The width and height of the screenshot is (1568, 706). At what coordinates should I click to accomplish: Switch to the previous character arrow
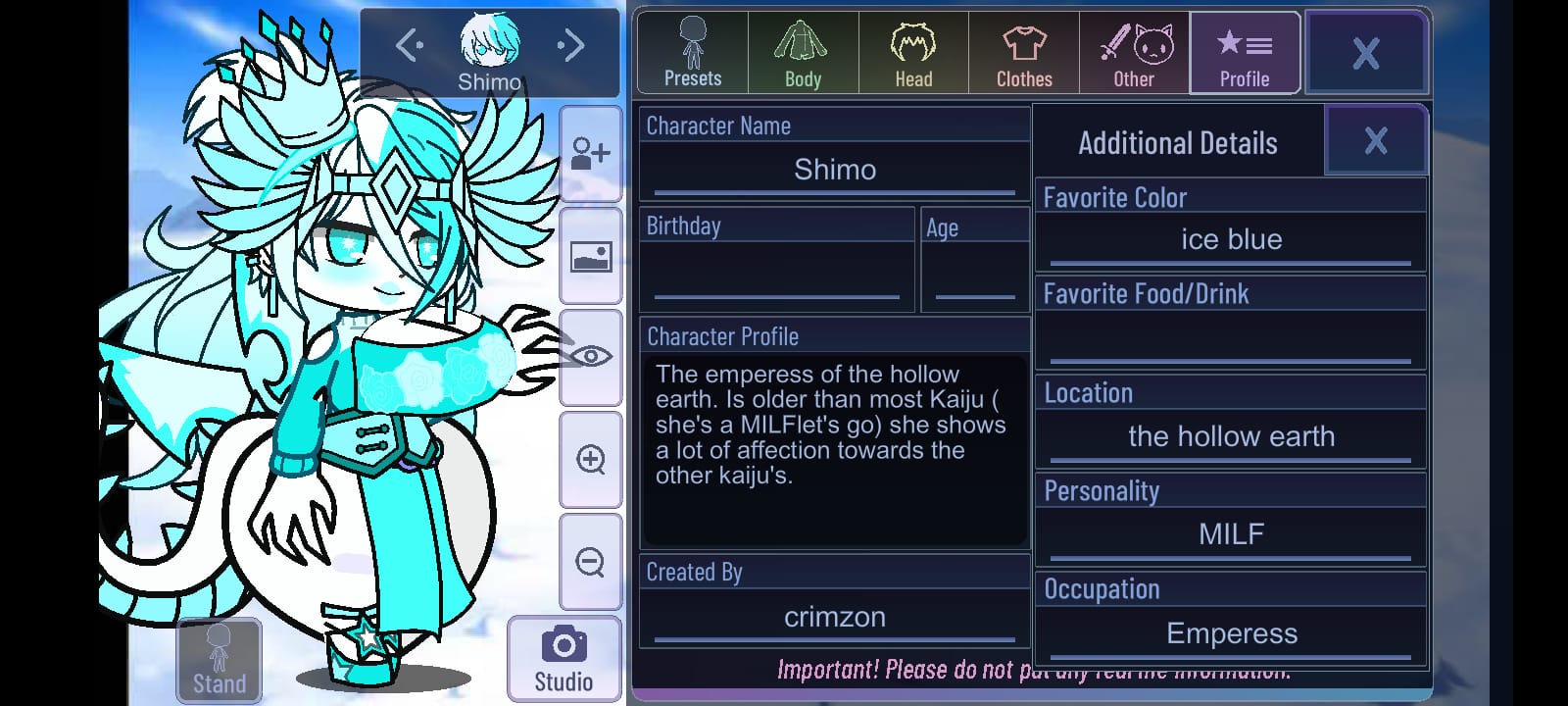(x=409, y=45)
